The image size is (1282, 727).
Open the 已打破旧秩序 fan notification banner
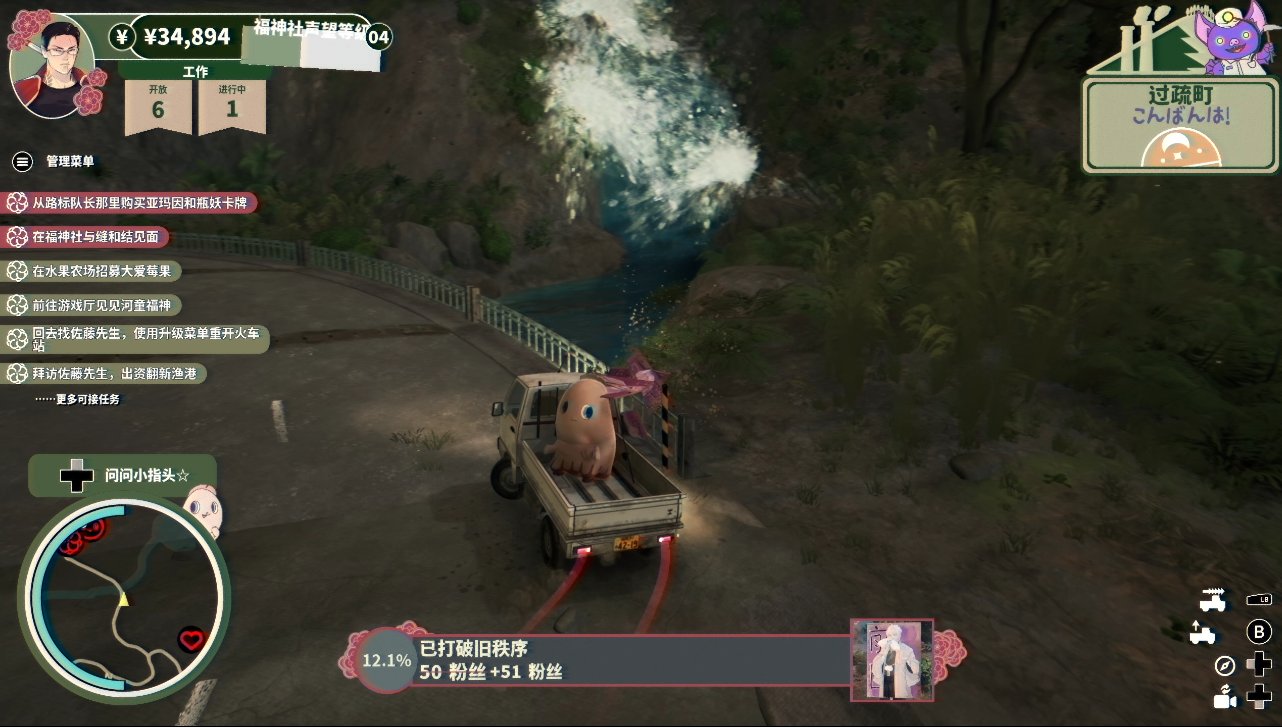tap(630, 661)
